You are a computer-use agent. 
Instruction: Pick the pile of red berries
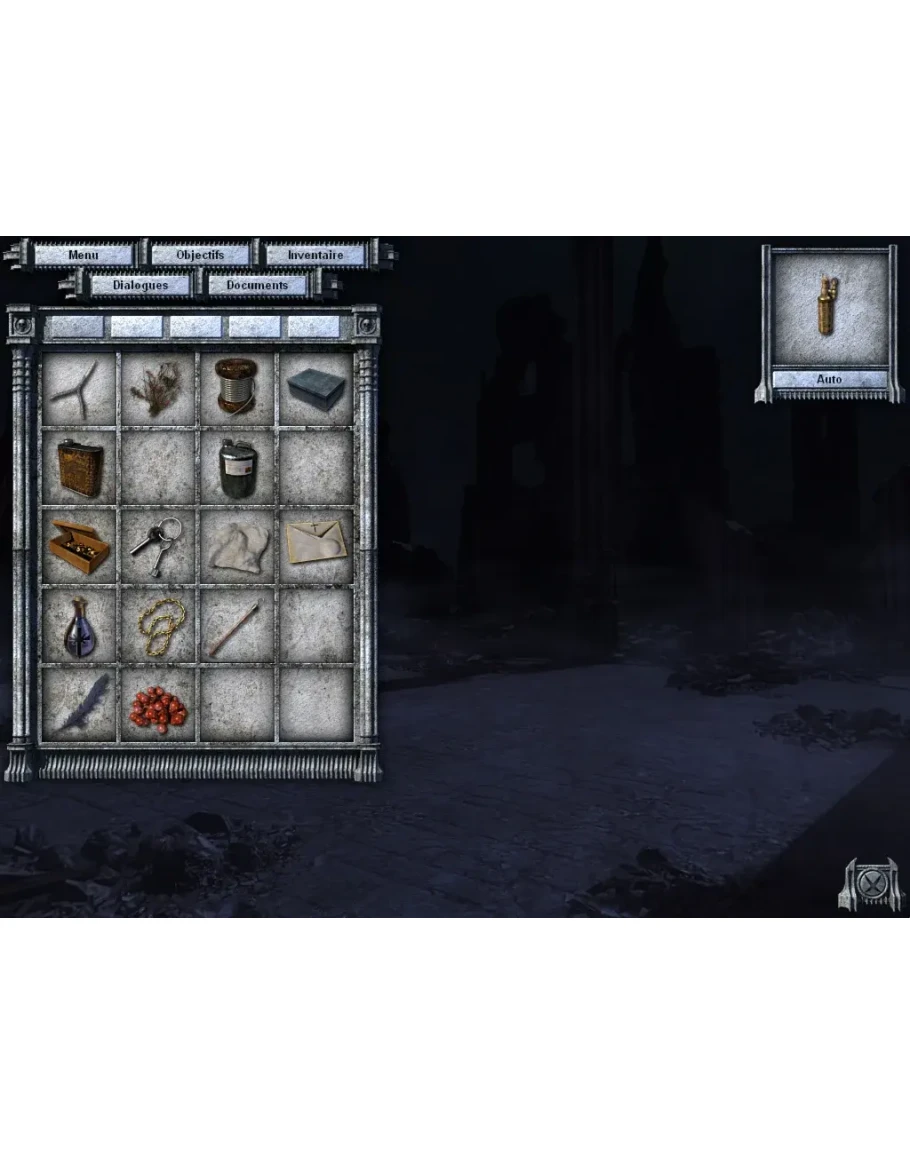(158, 706)
